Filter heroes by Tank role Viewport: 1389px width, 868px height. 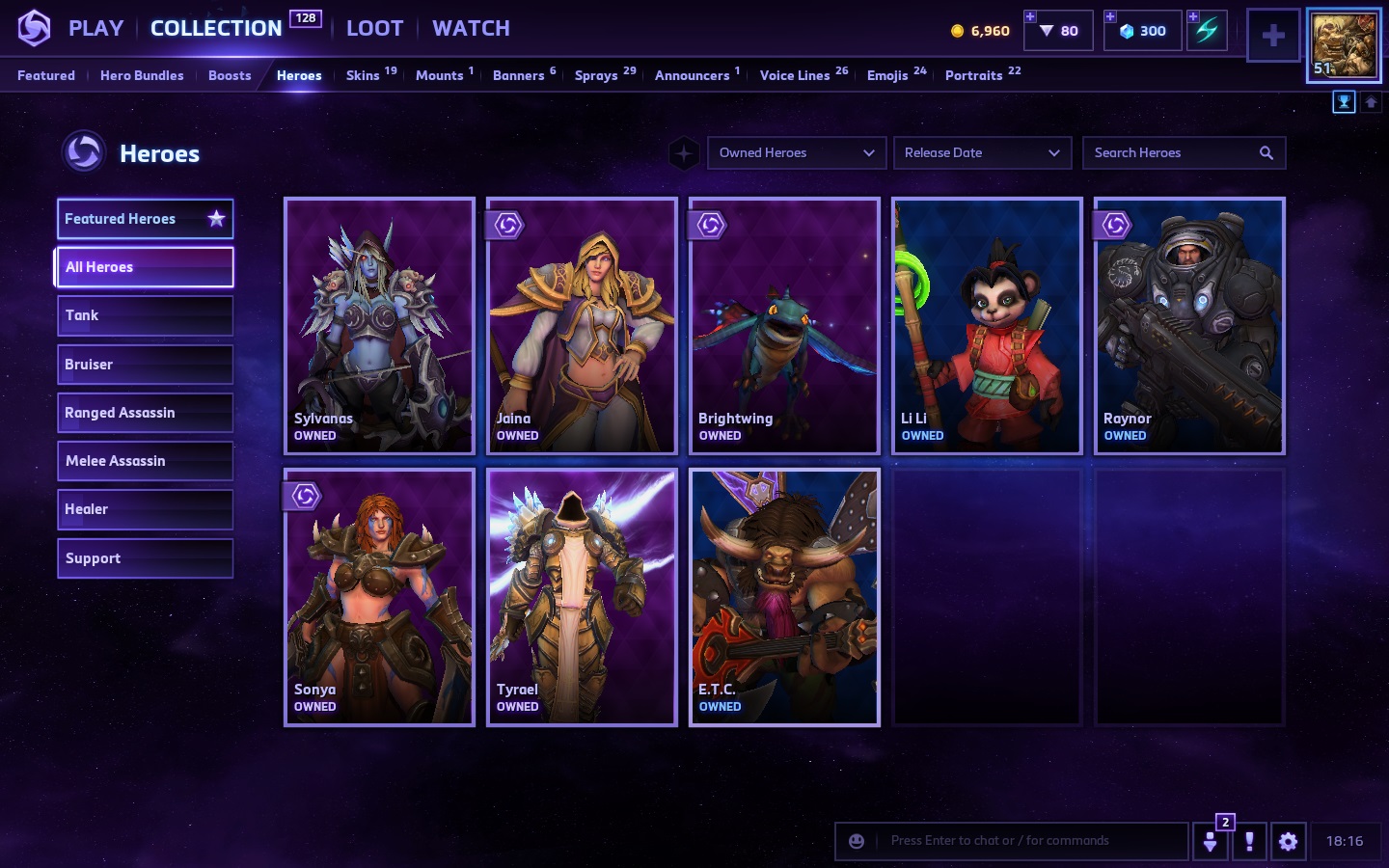click(x=145, y=315)
